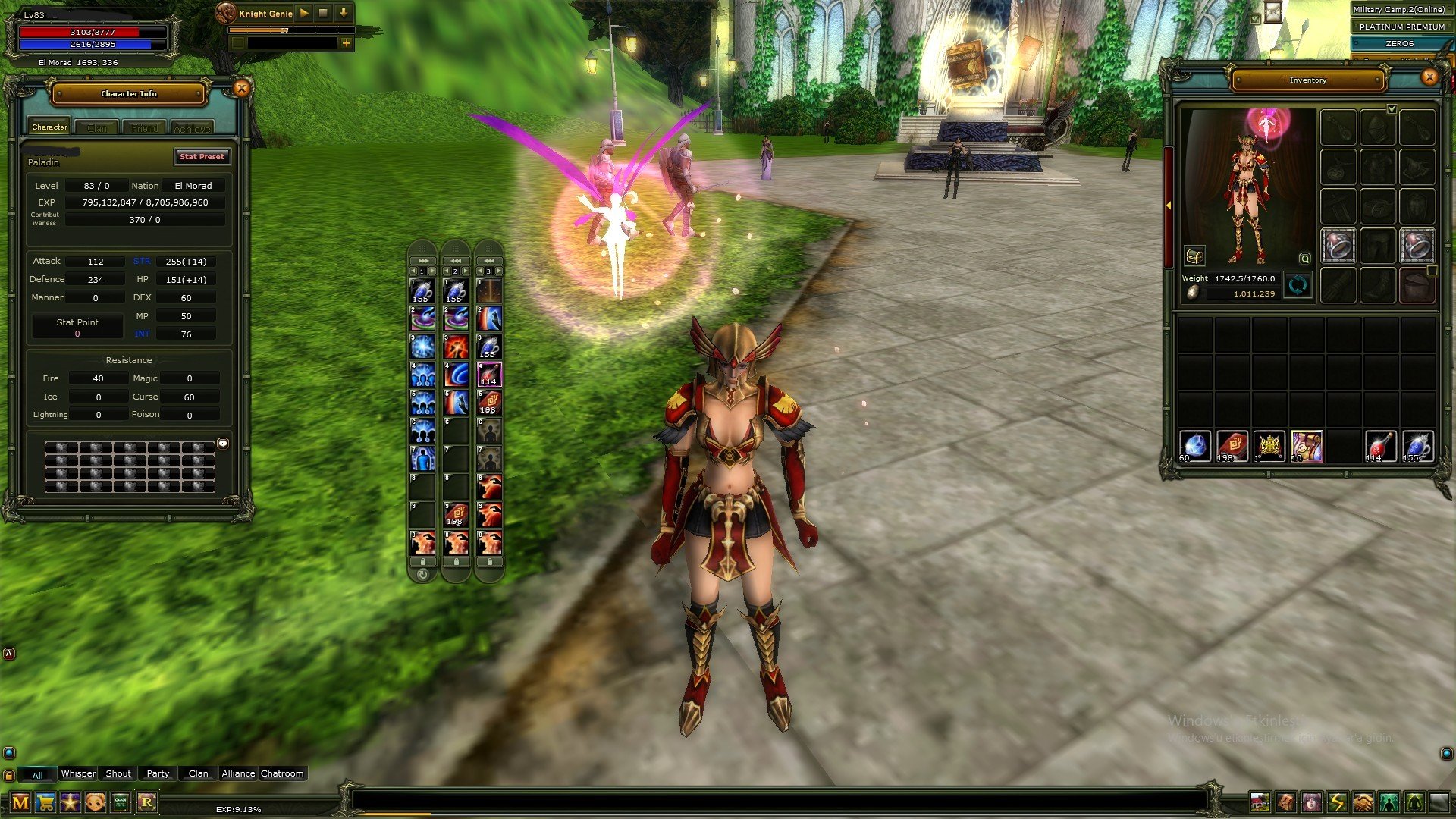Open the Stat Preset button
Screen dimensions: 1456x819
pos(202,156)
